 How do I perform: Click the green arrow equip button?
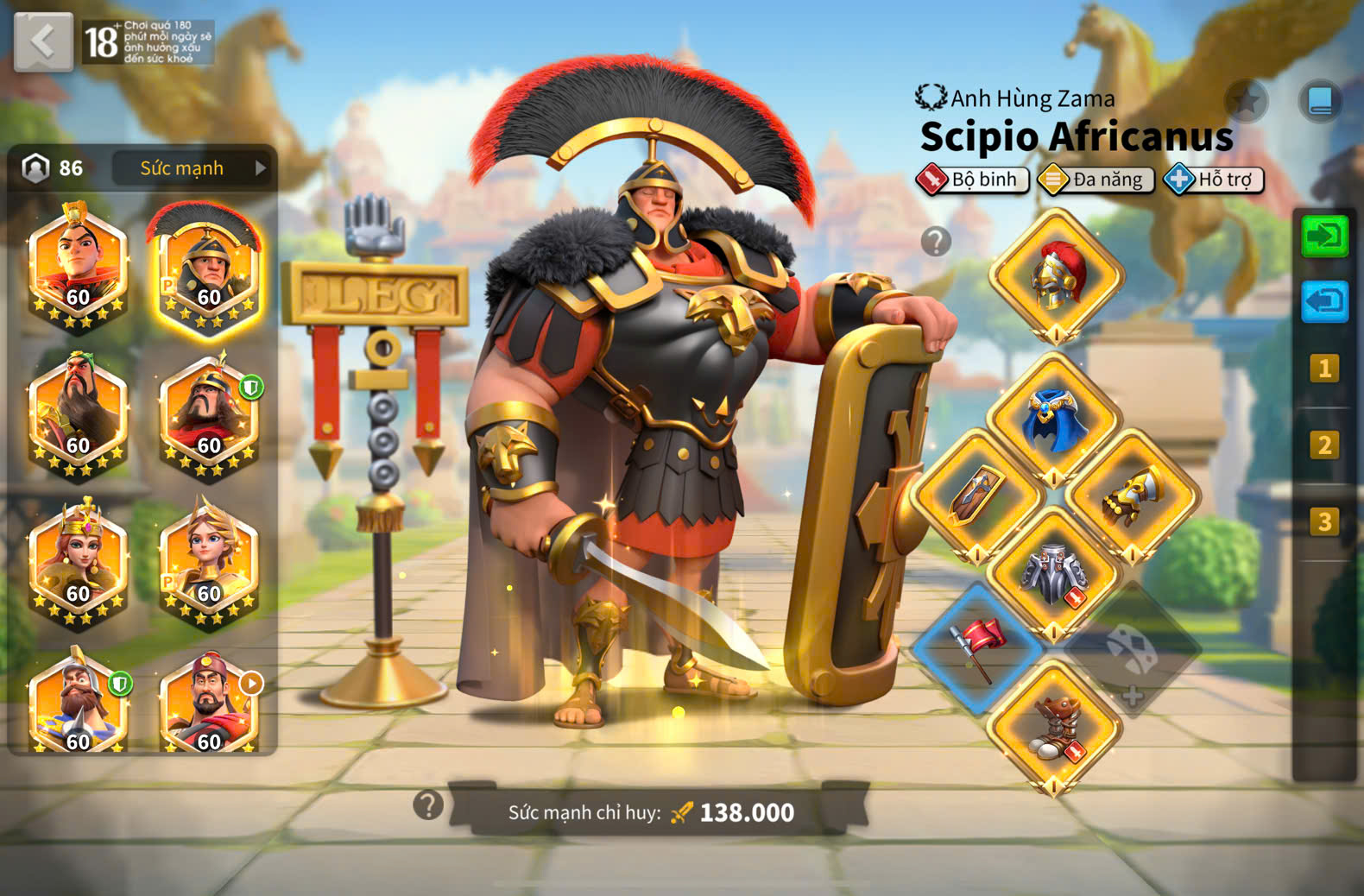coord(1324,236)
